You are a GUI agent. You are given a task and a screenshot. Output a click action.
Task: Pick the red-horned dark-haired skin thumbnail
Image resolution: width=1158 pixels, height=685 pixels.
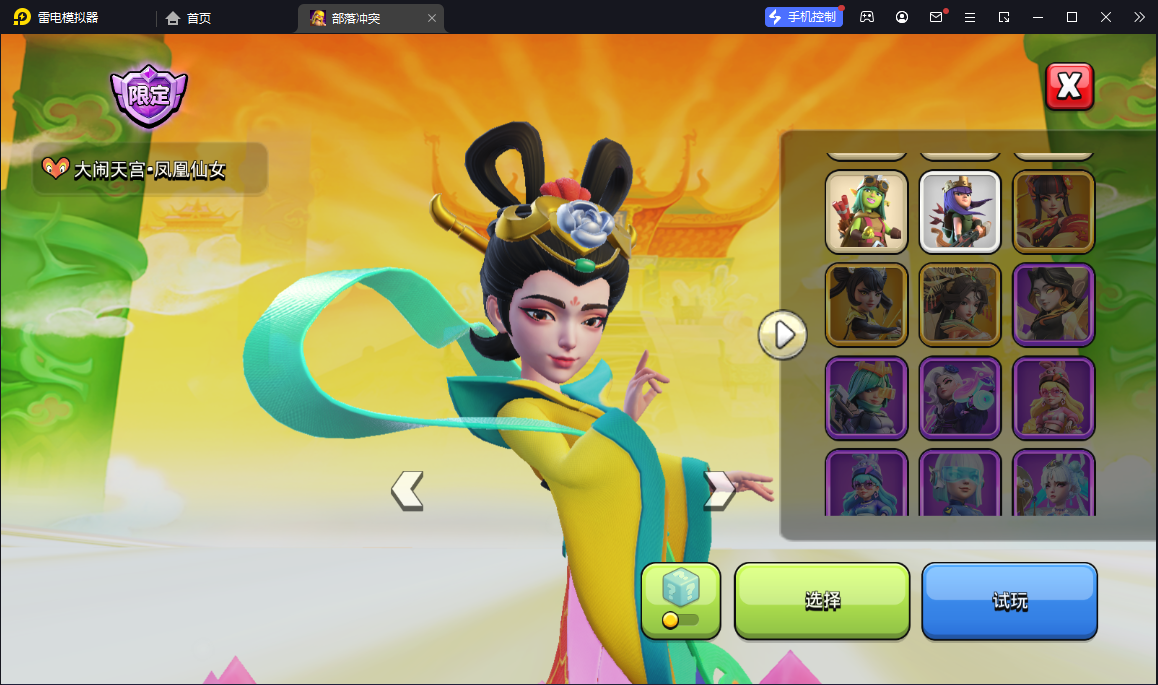pyautogui.click(x=1053, y=212)
